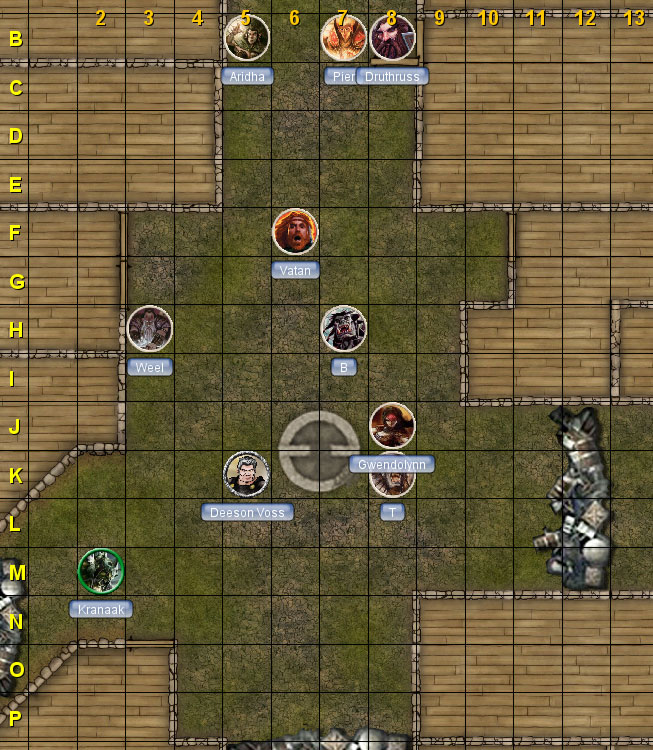Select the Vatan character token
Viewport: 653px width, 750px height.
[x=295, y=232]
